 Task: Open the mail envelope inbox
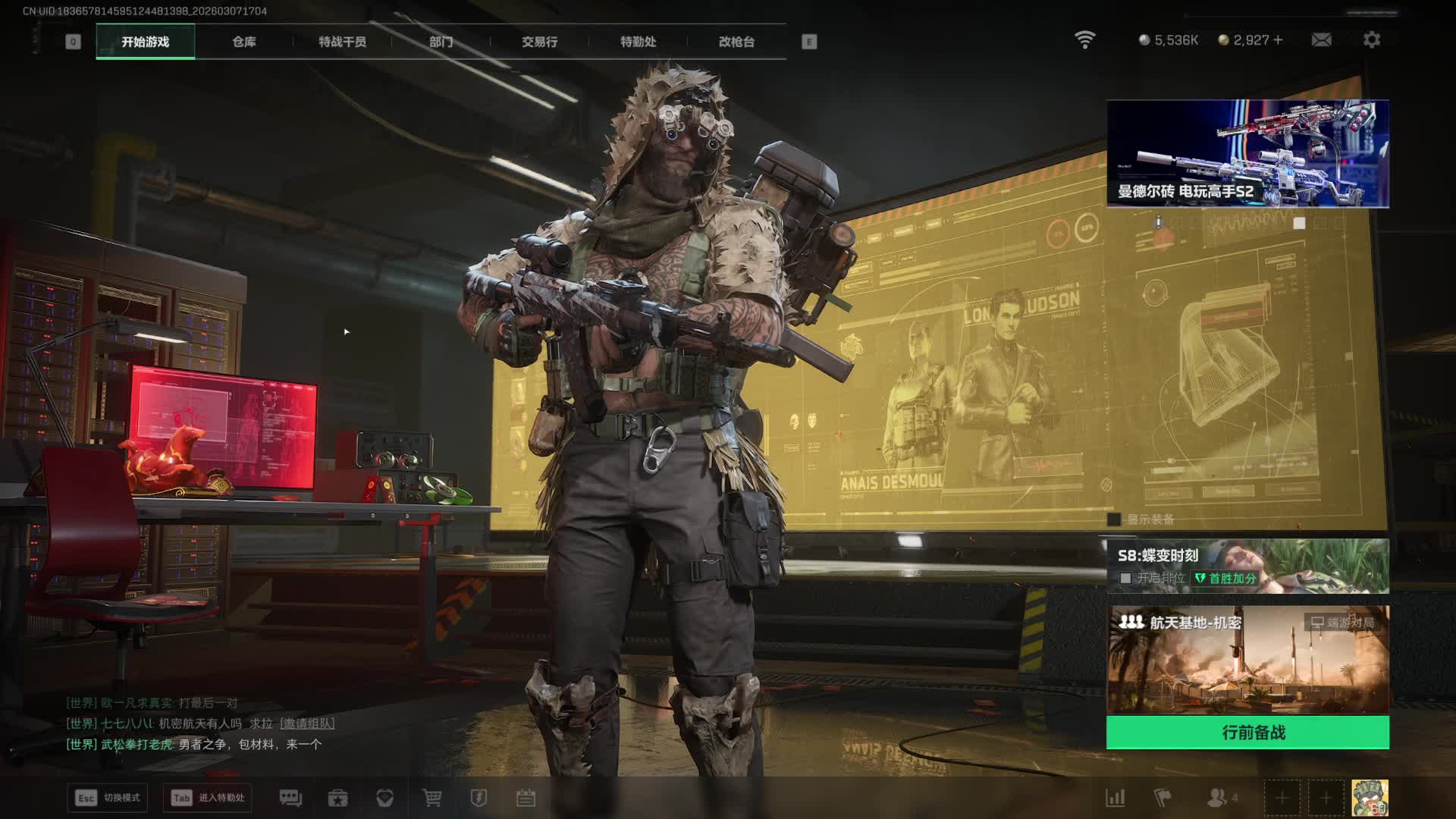(1321, 39)
